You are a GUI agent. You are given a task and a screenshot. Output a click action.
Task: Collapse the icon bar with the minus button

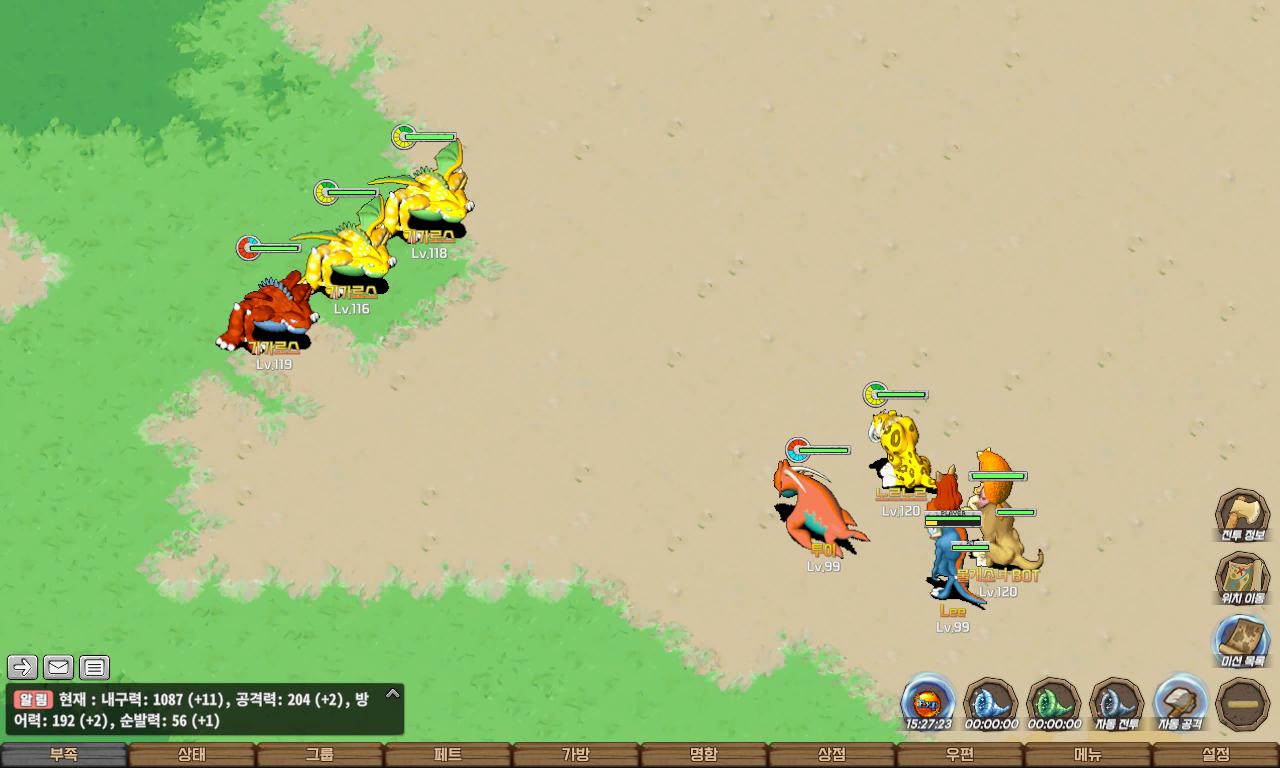point(1243,703)
